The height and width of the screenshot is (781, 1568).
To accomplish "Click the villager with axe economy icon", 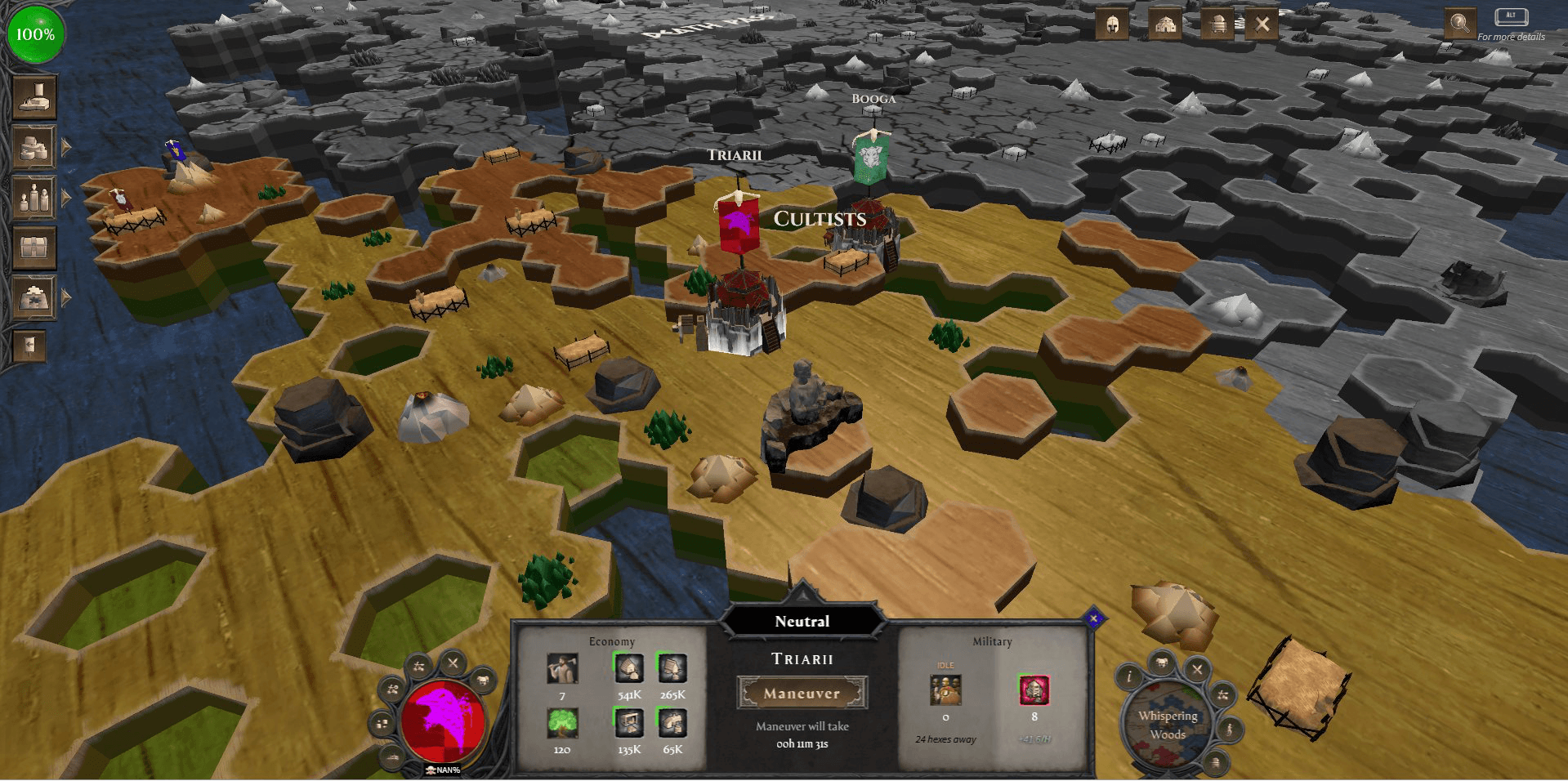I will [x=562, y=669].
